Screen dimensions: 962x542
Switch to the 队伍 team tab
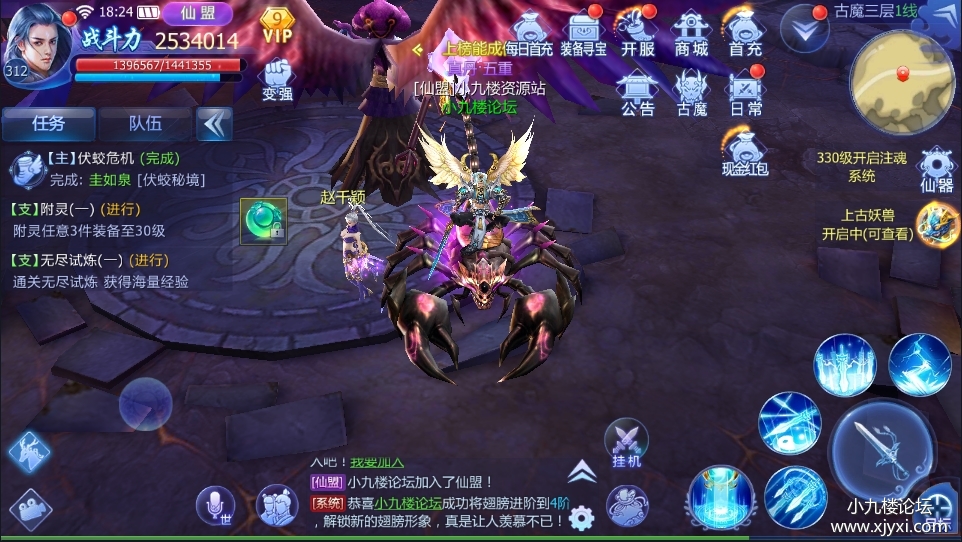point(145,124)
